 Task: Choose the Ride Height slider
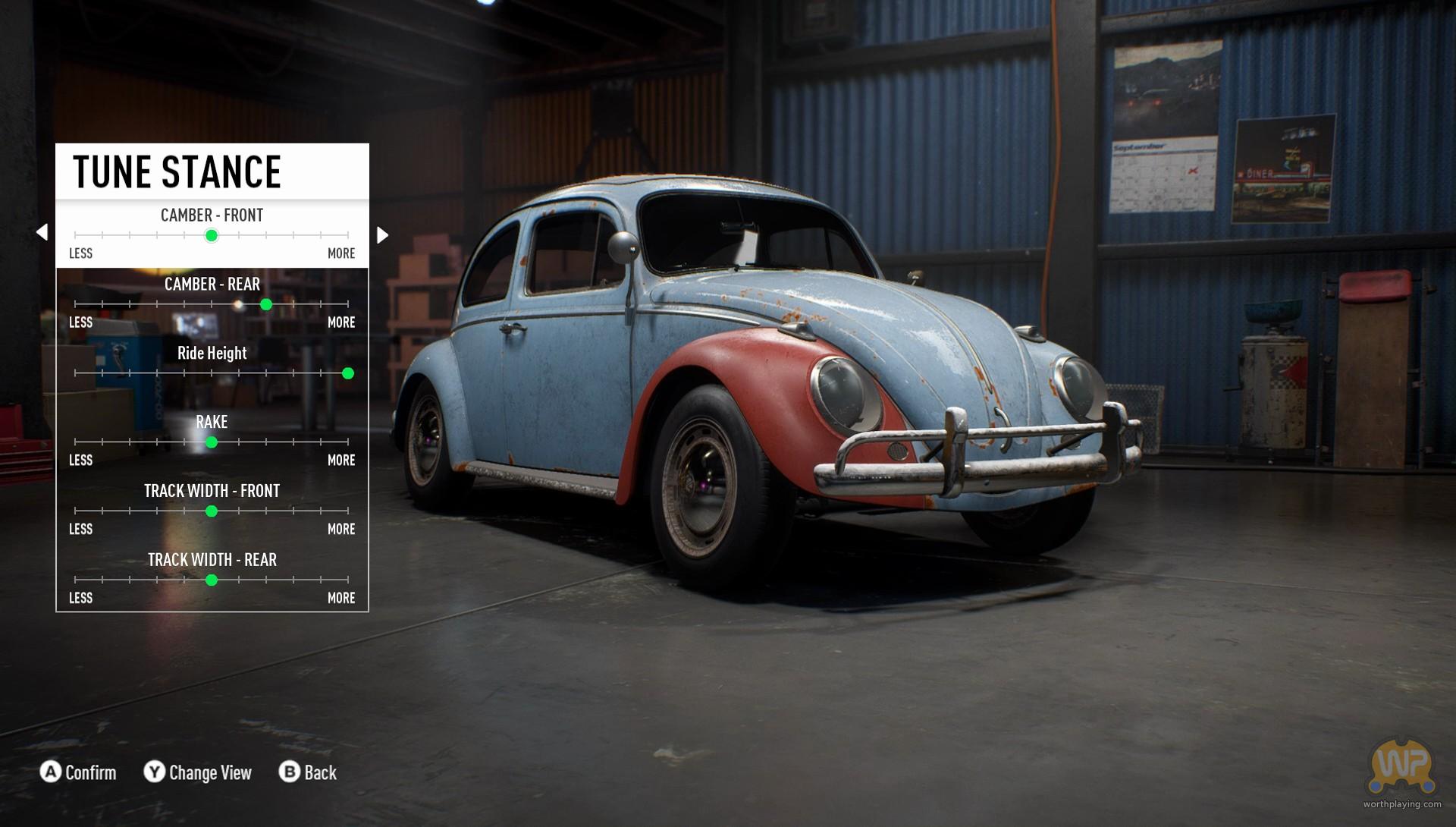347,373
